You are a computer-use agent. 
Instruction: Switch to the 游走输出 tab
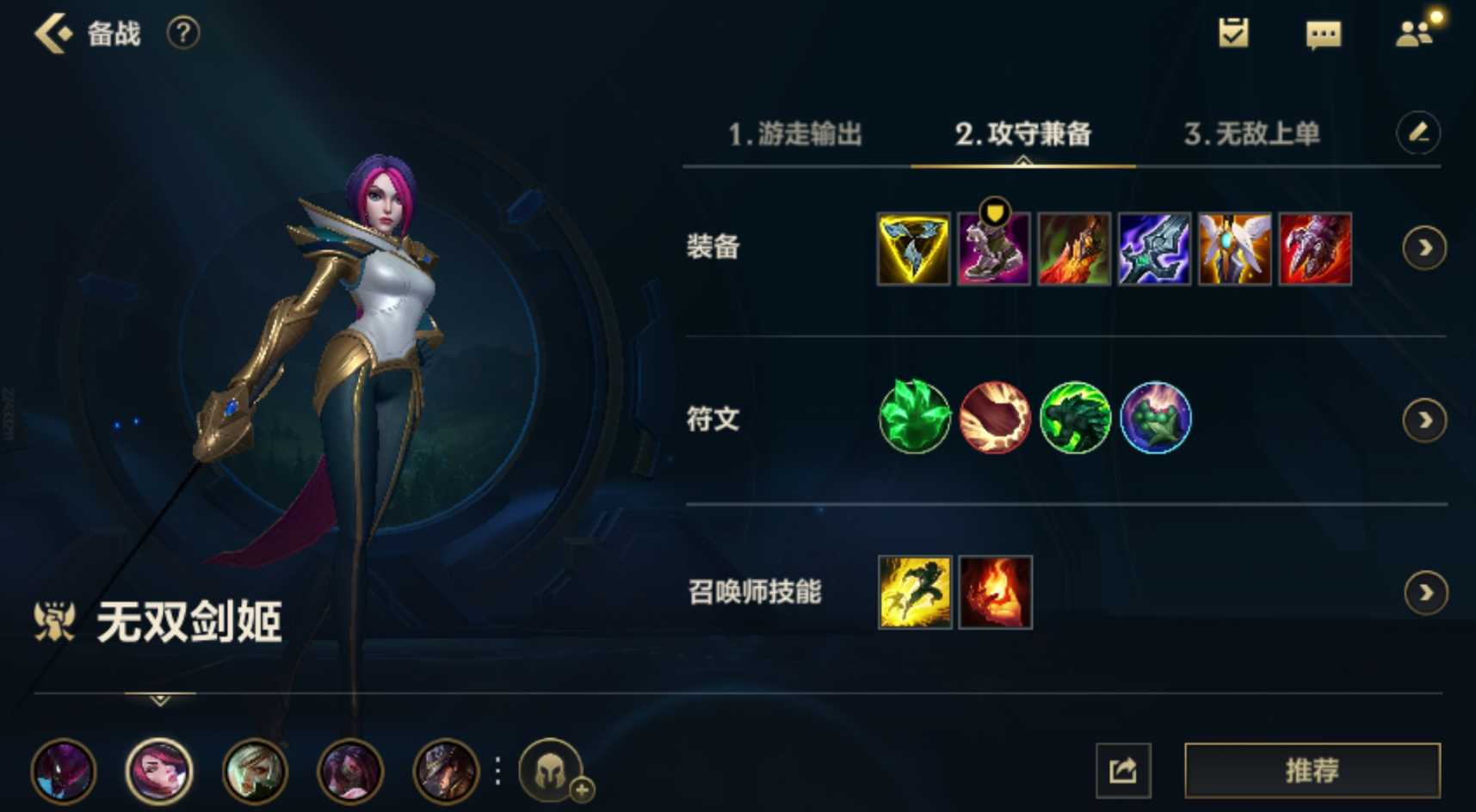(796, 135)
